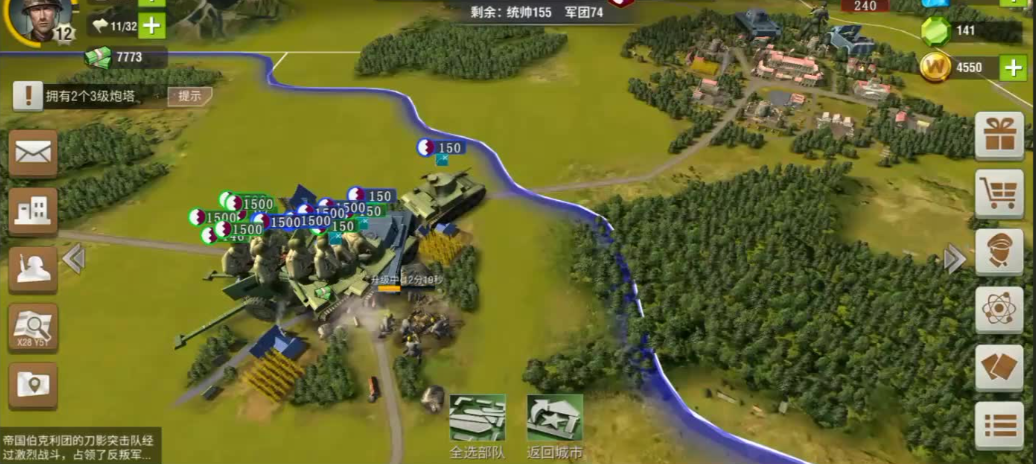Open the cards menu
This screenshot has height=464, width=1036.
pos(999,367)
